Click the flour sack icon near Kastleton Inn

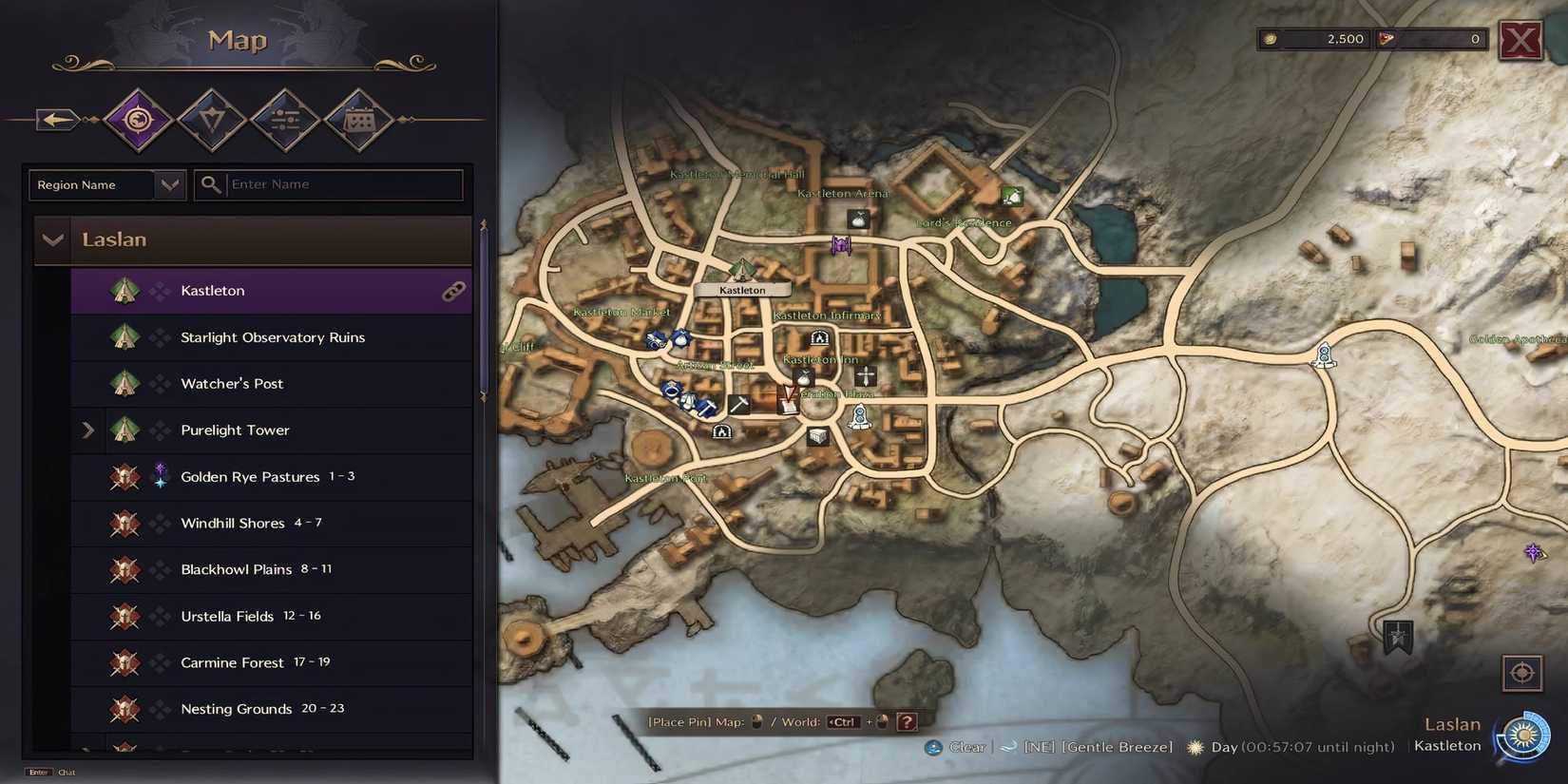point(803,379)
